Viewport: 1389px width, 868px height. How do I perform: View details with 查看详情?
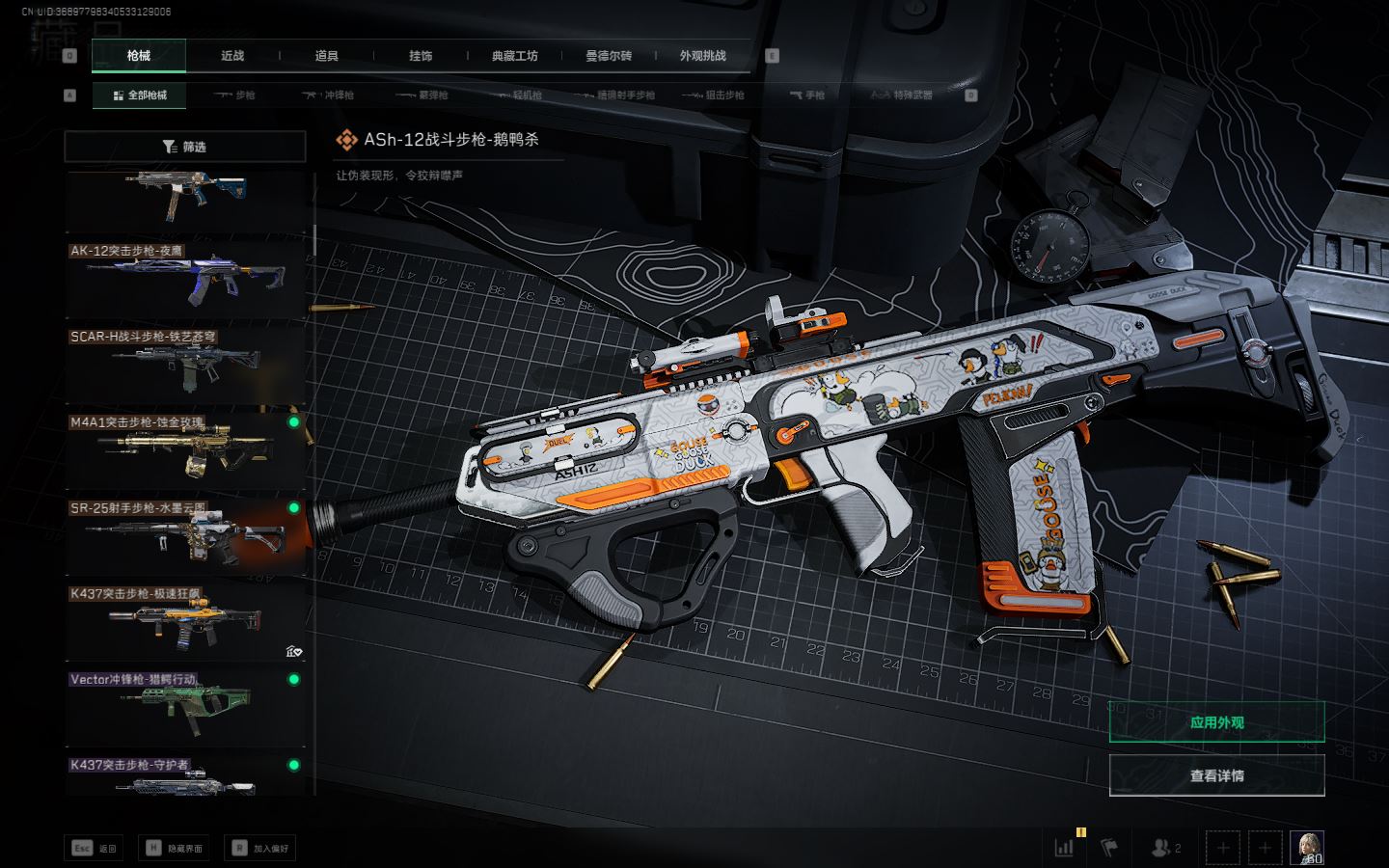(x=1216, y=775)
